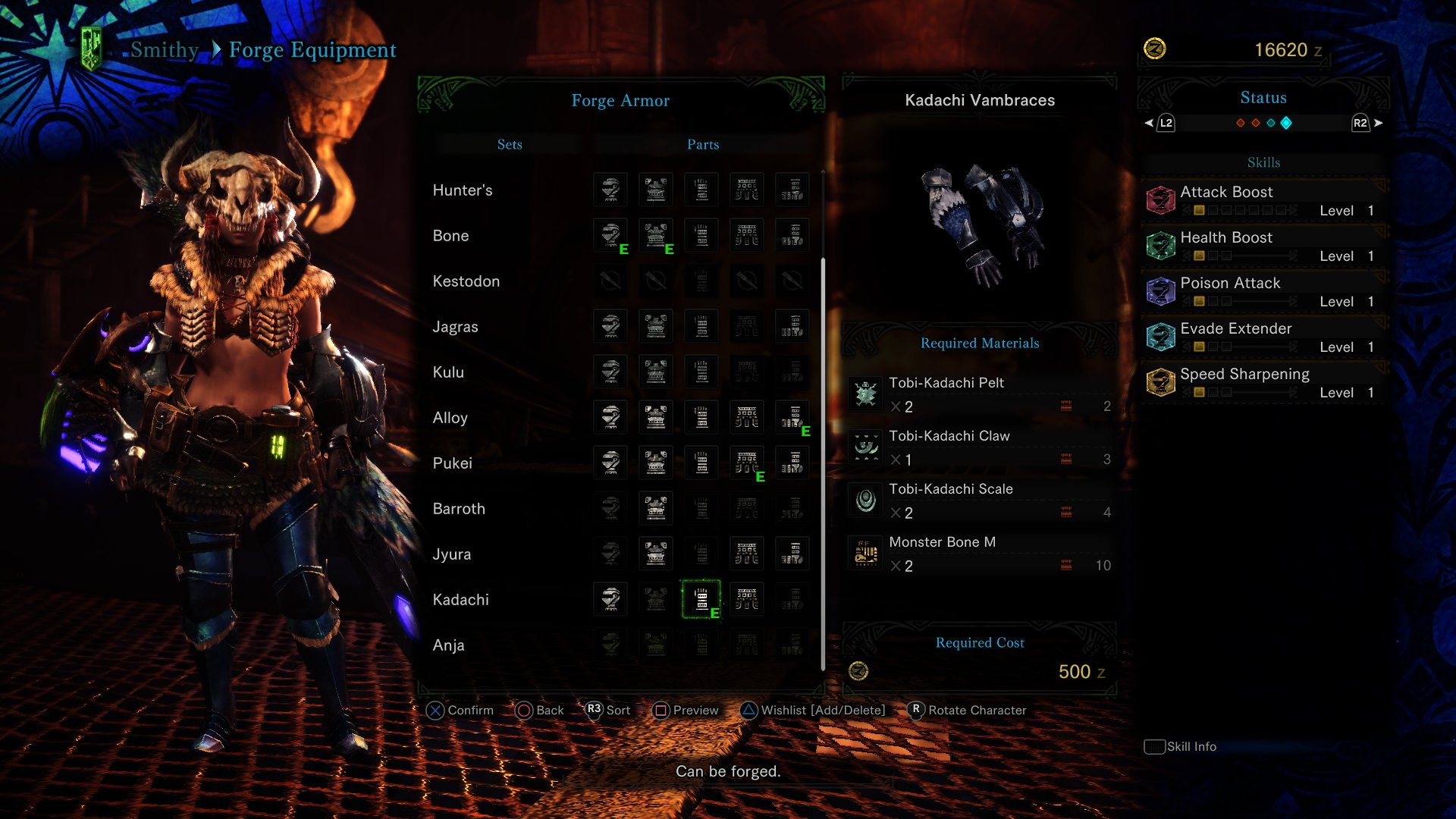Select the Hunter's armor set row

[463, 190]
